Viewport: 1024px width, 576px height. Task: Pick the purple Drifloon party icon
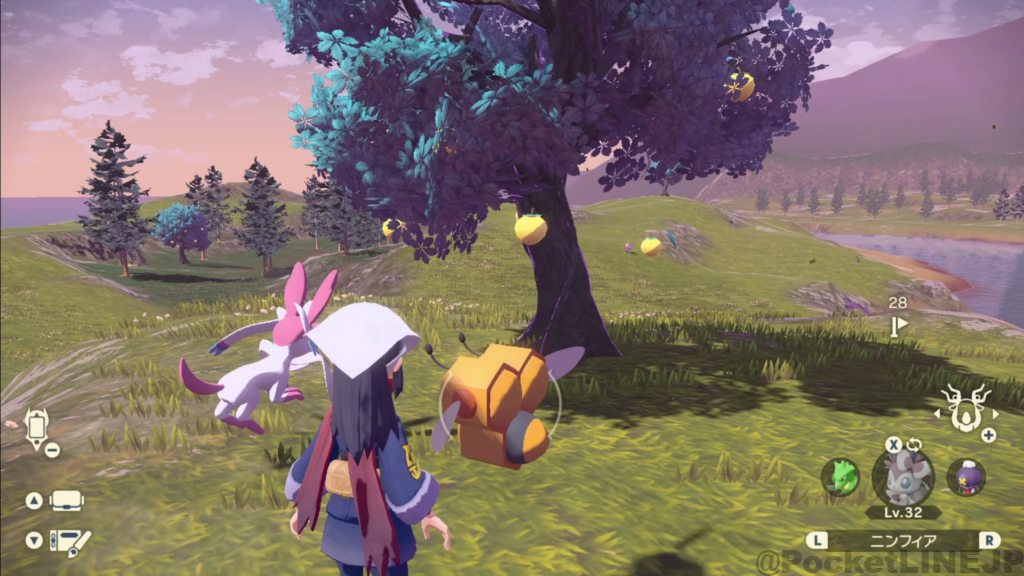[966, 477]
